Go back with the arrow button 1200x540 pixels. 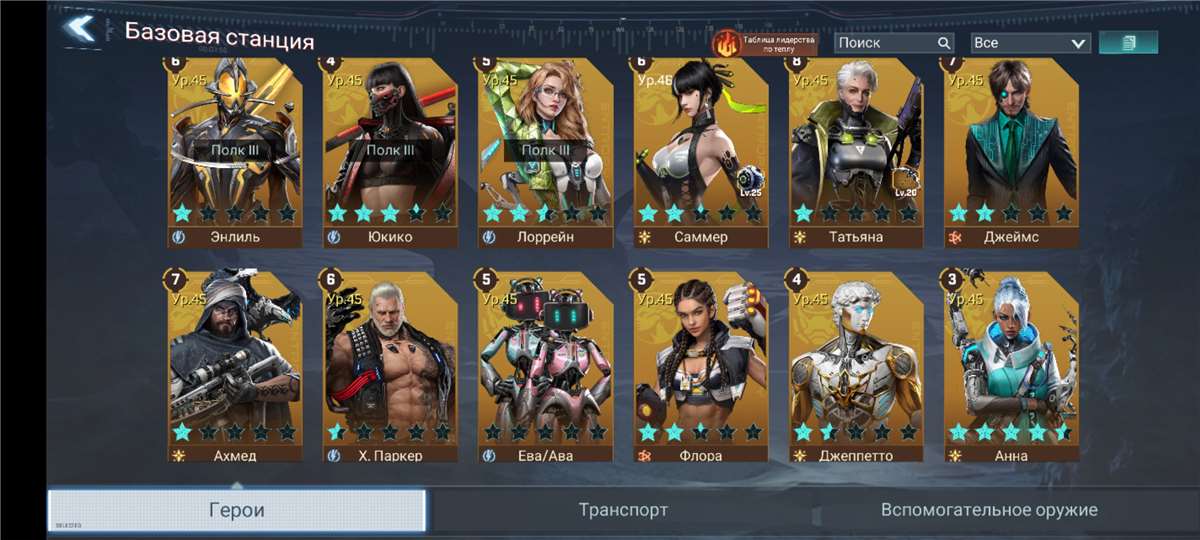[80, 28]
